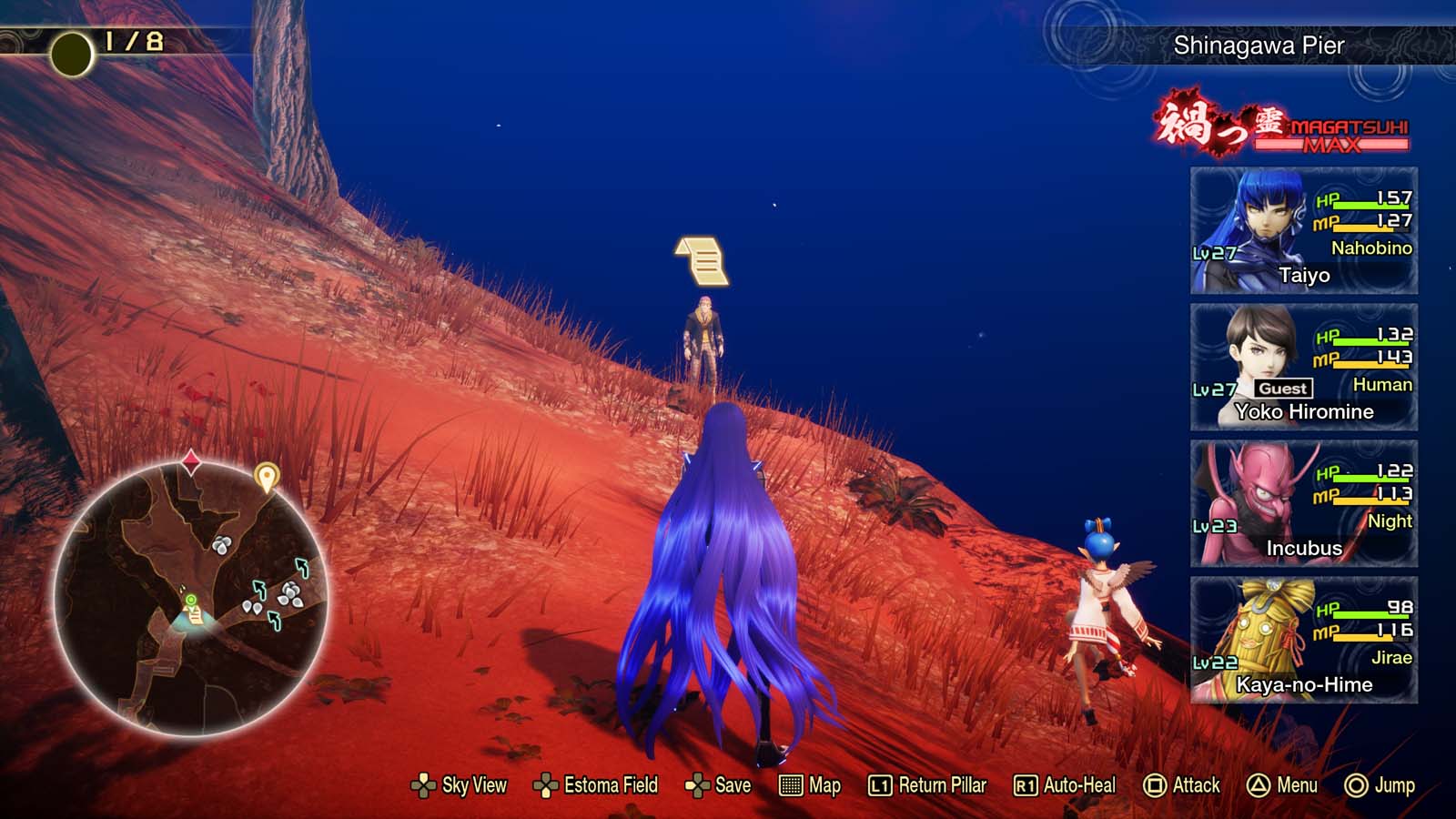
Task: Click the yellow destination marker on minimap
Action: [267, 475]
